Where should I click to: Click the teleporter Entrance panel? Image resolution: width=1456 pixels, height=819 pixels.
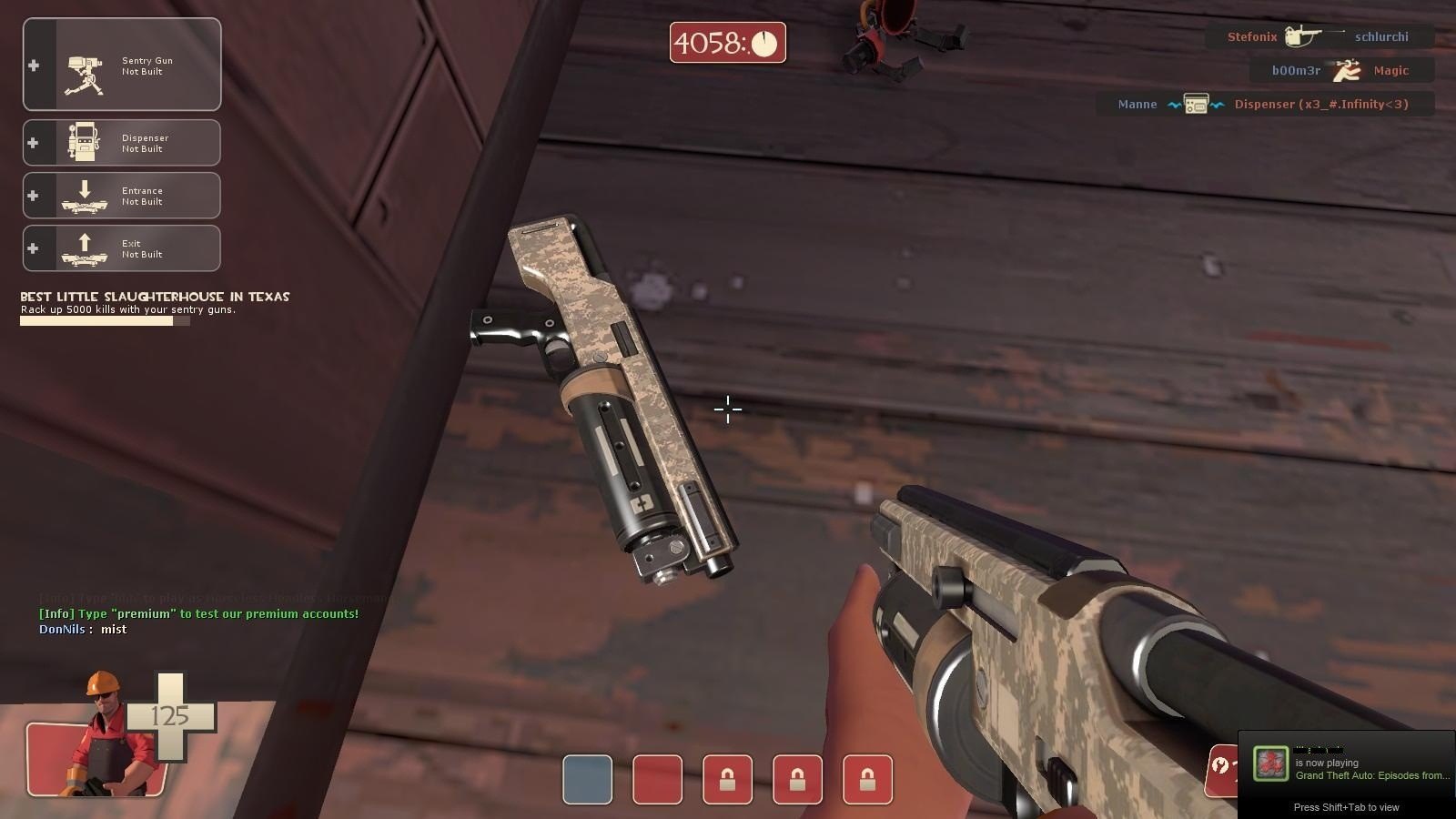(122, 196)
